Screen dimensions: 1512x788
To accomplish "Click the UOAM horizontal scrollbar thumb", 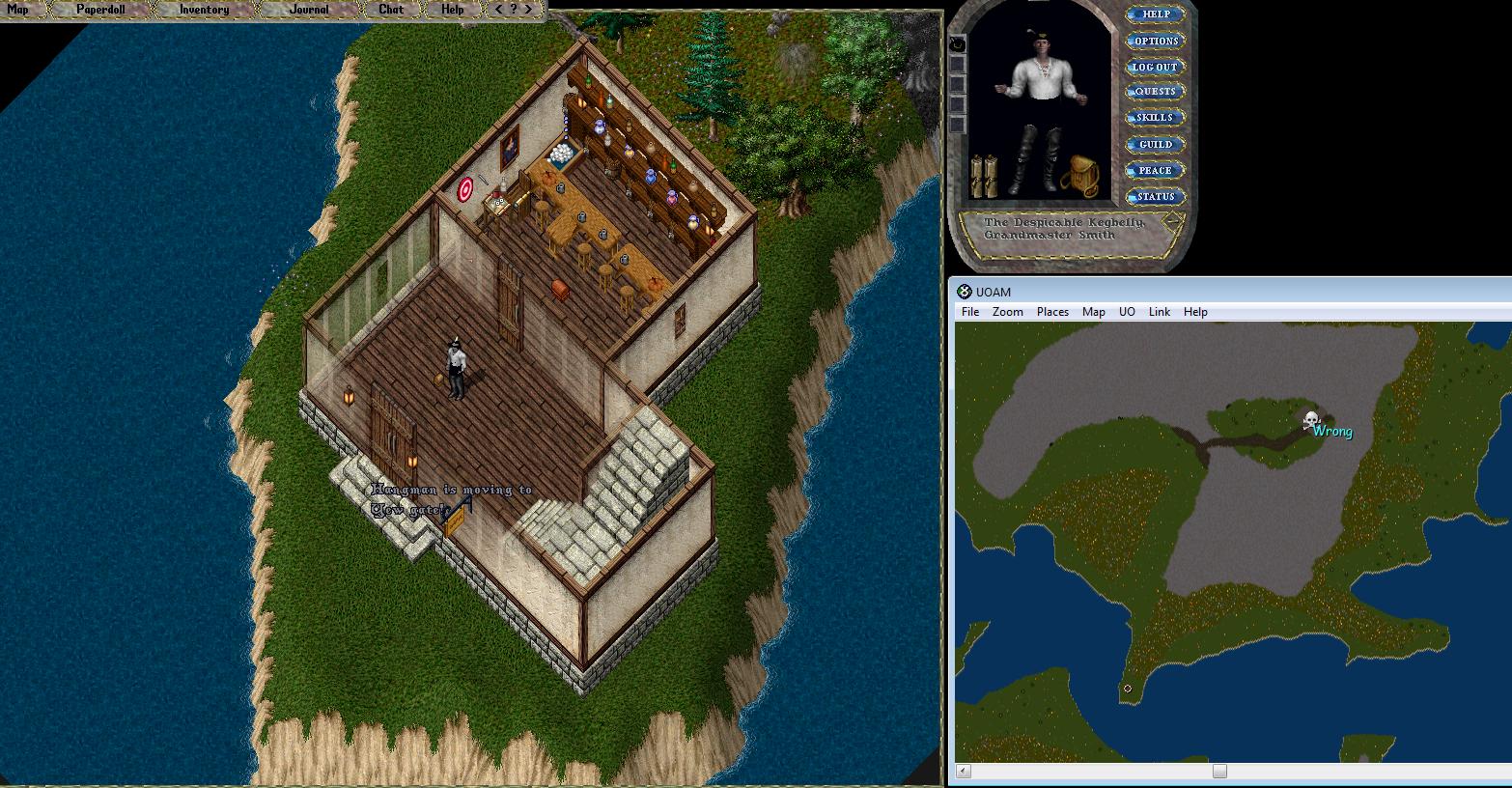I will coord(1219,771).
